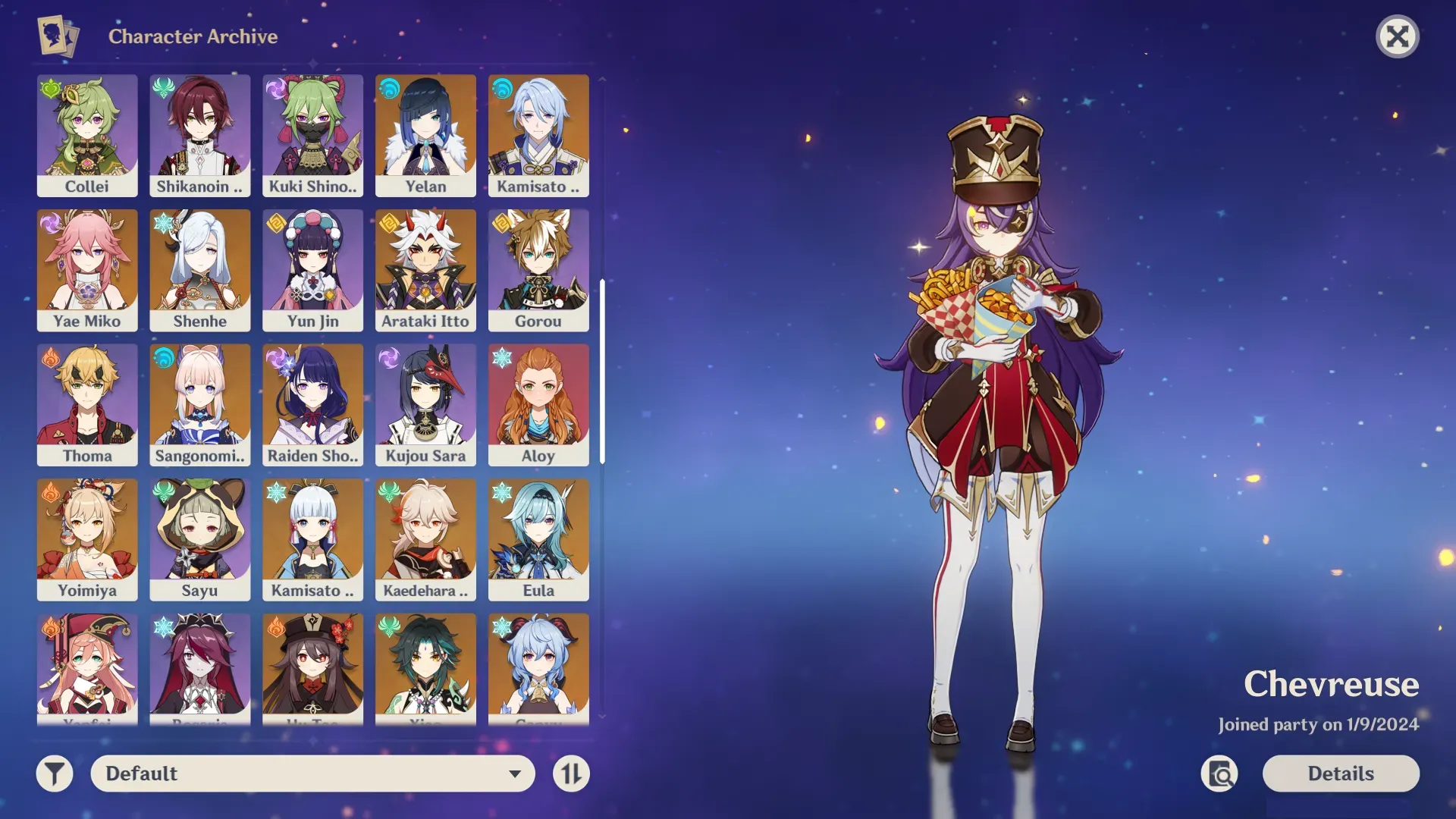Select the Kujou Sara card
The height and width of the screenshot is (819, 1456).
[x=425, y=404]
